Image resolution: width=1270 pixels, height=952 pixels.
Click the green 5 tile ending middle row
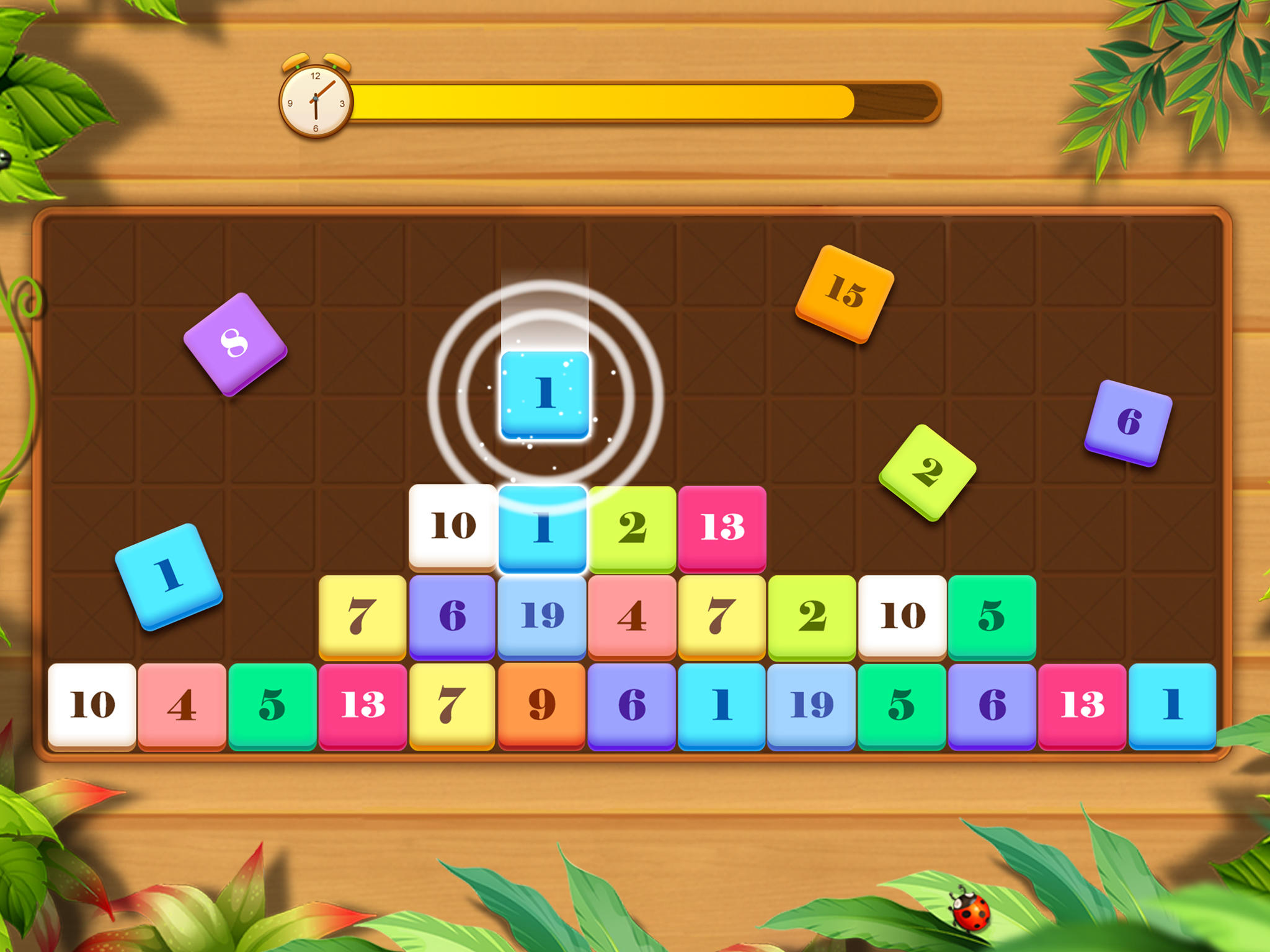click(x=992, y=615)
